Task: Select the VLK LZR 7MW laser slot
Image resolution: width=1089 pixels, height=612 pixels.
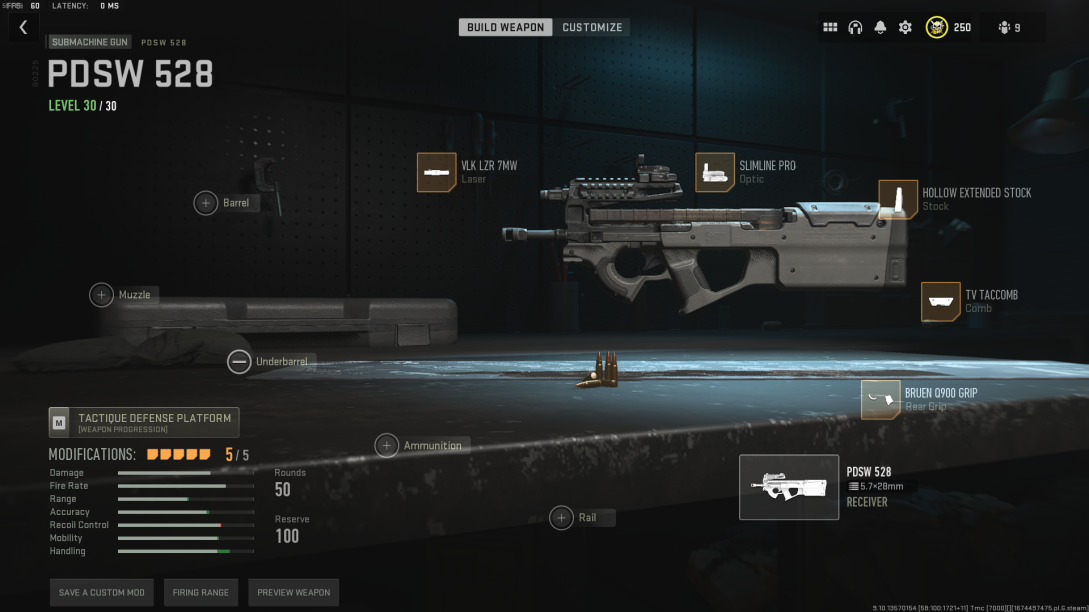Action: [x=437, y=172]
